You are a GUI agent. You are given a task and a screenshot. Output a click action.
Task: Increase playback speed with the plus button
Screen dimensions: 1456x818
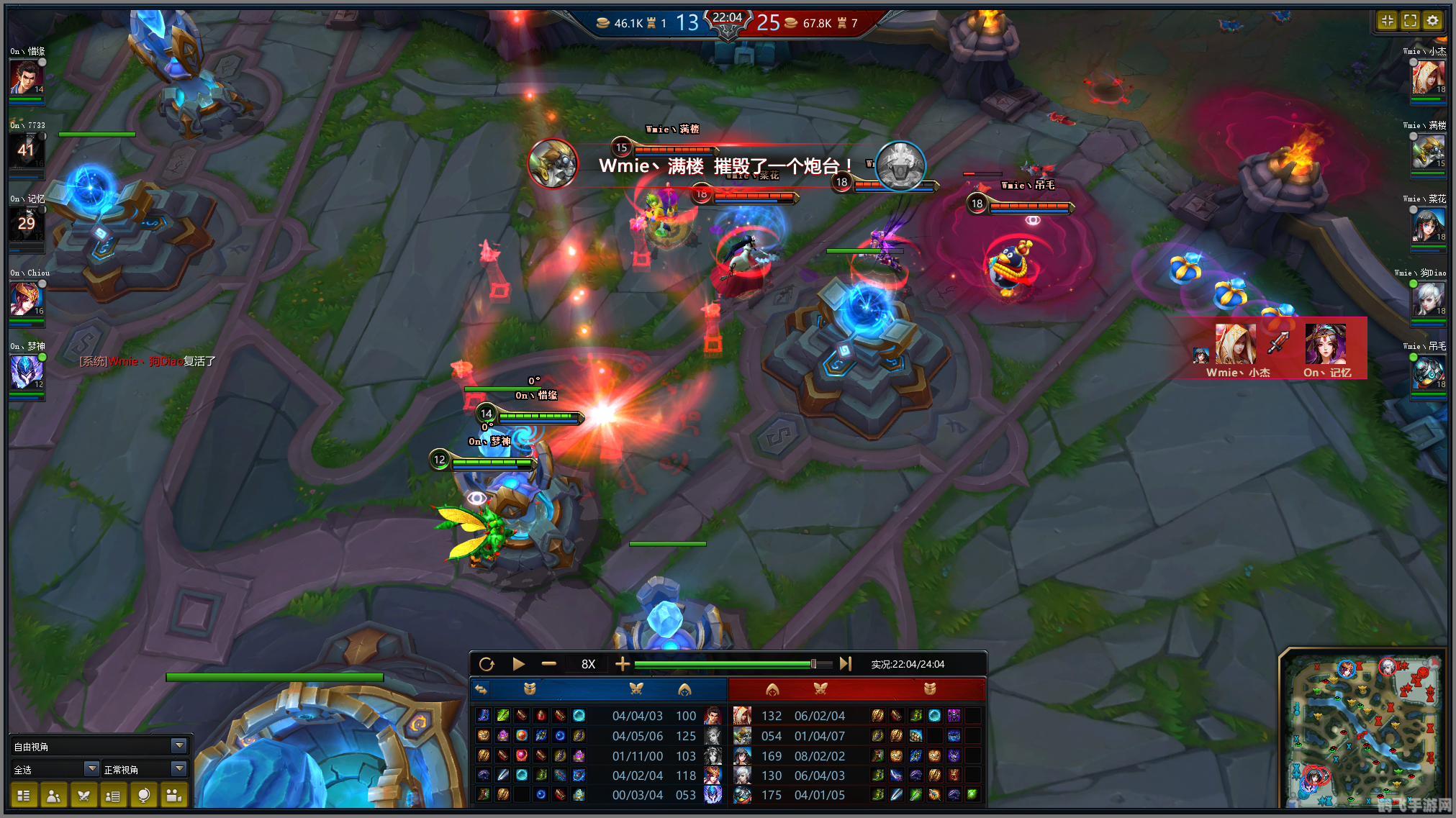(623, 664)
